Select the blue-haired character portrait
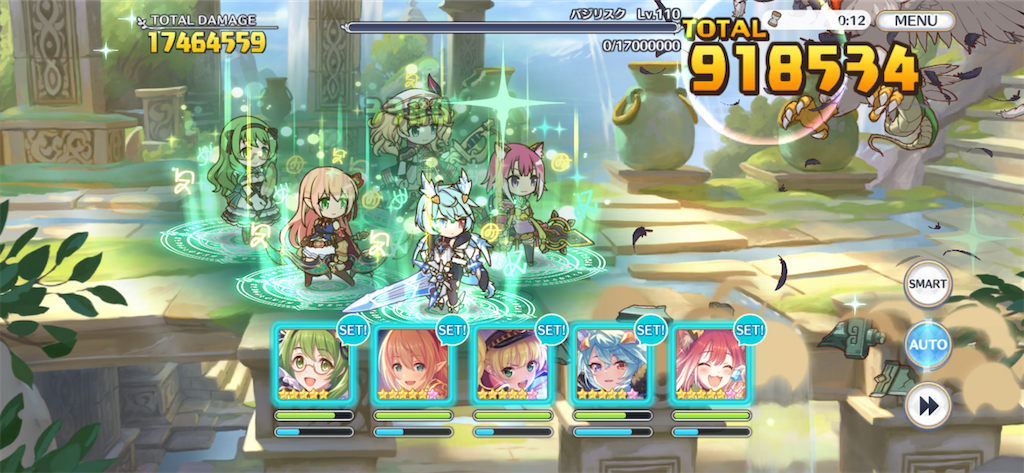The height and width of the screenshot is (473, 1024). click(611, 363)
